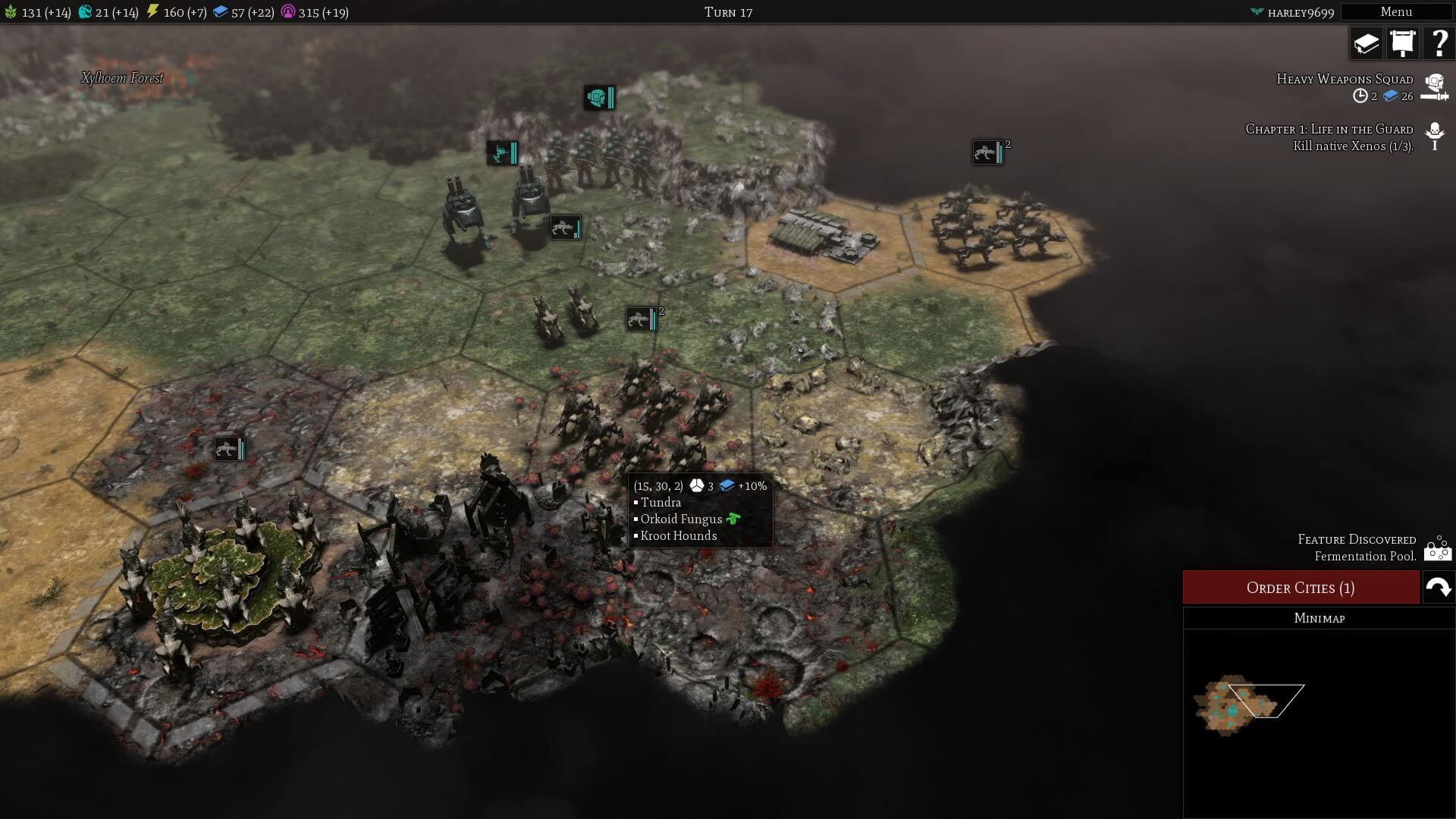Click the curved arrow button beside Order Cities
Image resolution: width=1456 pixels, height=819 pixels.
[x=1438, y=588]
